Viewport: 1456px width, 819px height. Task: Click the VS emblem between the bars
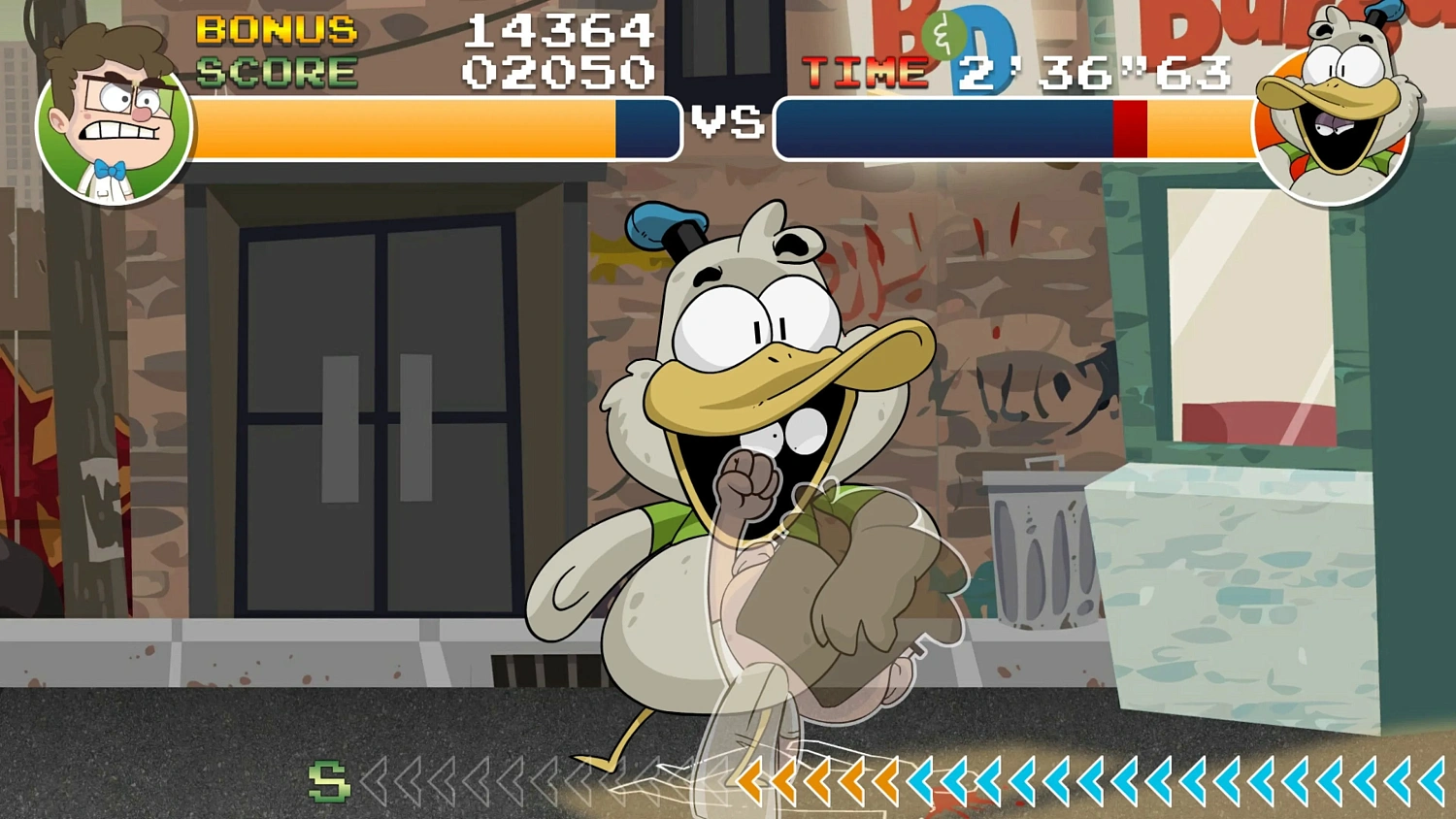point(726,123)
